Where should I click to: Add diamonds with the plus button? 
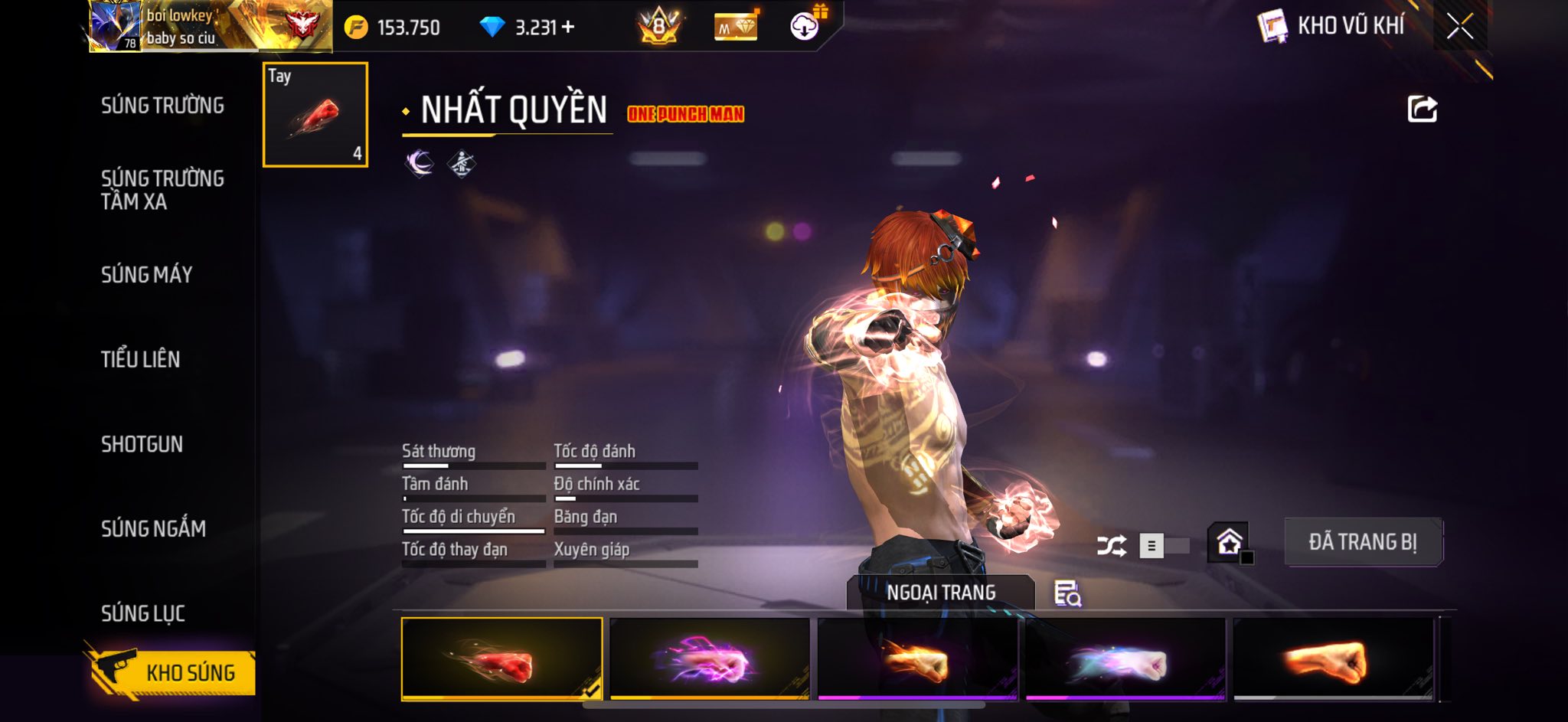point(568,28)
